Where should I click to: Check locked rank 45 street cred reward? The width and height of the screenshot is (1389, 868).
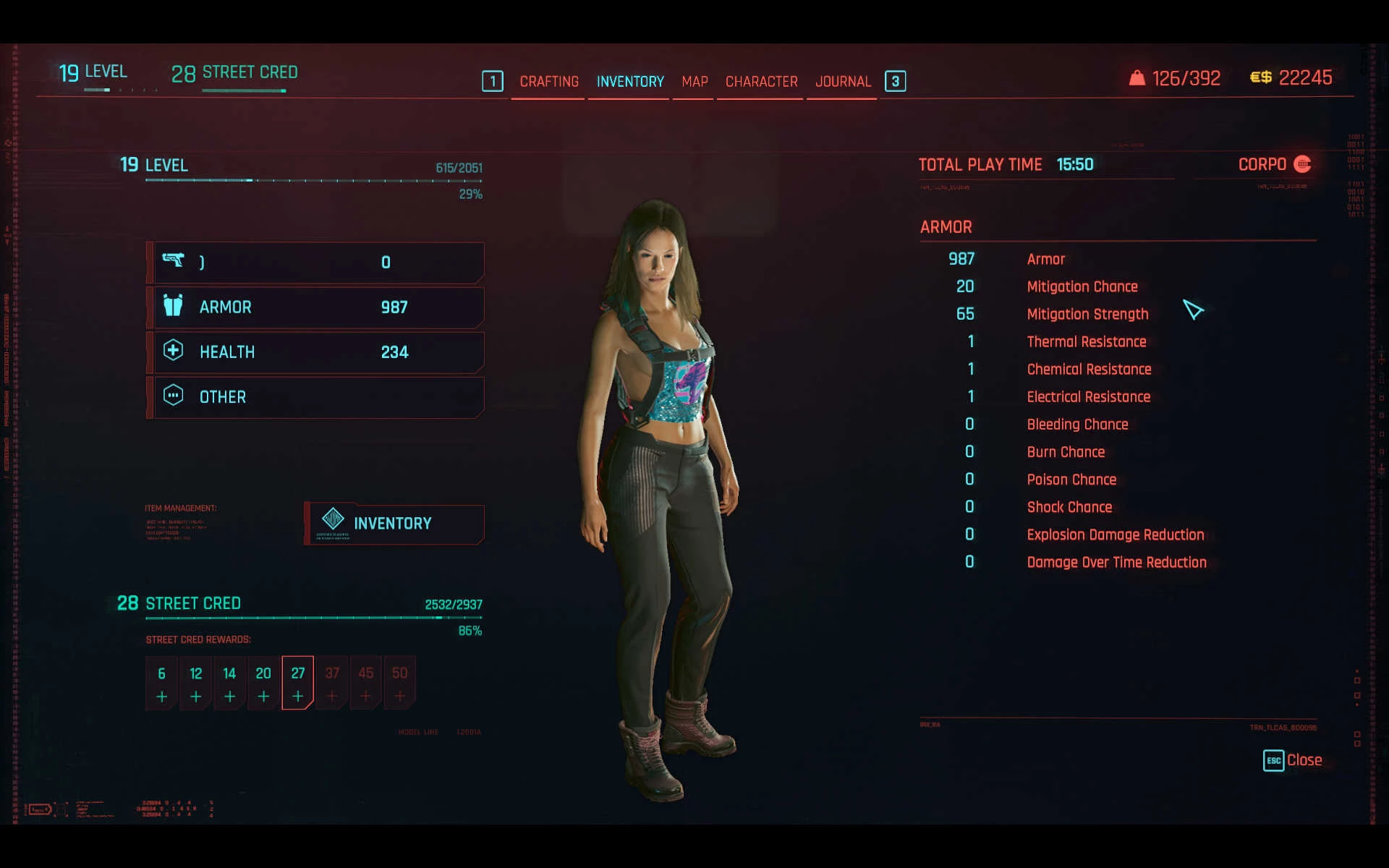(x=366, y=683)
